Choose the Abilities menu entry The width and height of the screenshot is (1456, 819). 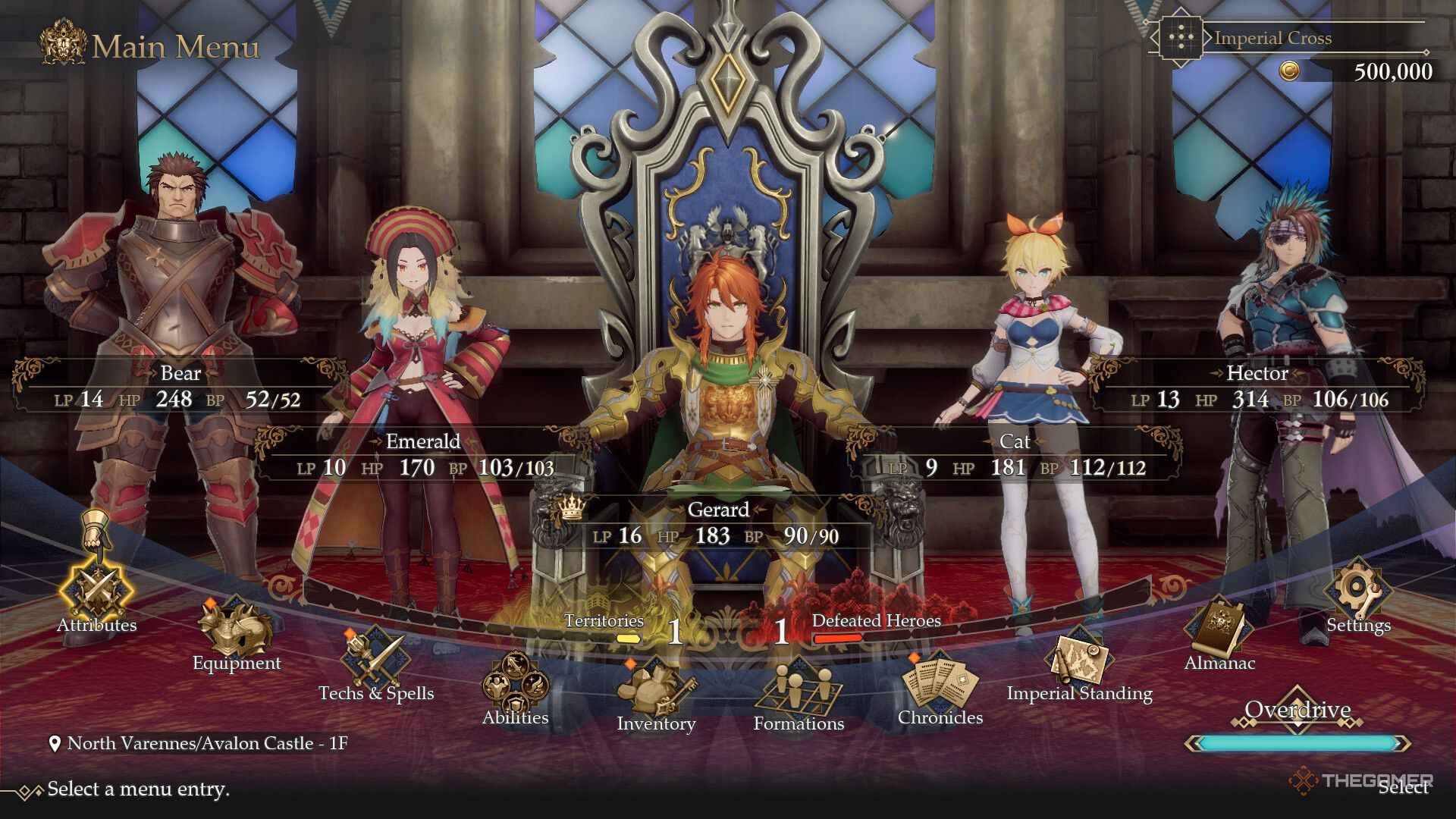coord(515,685)
